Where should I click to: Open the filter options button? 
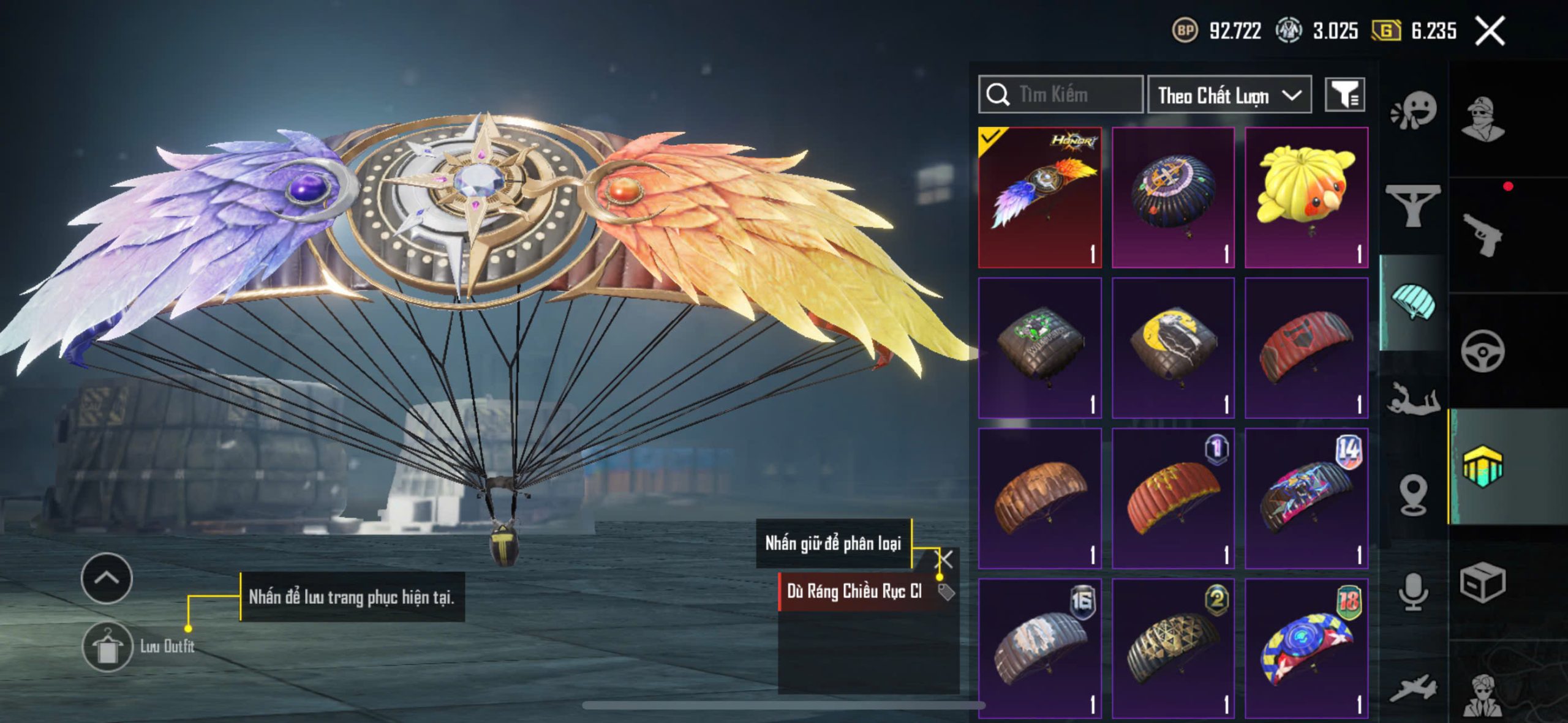(x=1344, y=95)
